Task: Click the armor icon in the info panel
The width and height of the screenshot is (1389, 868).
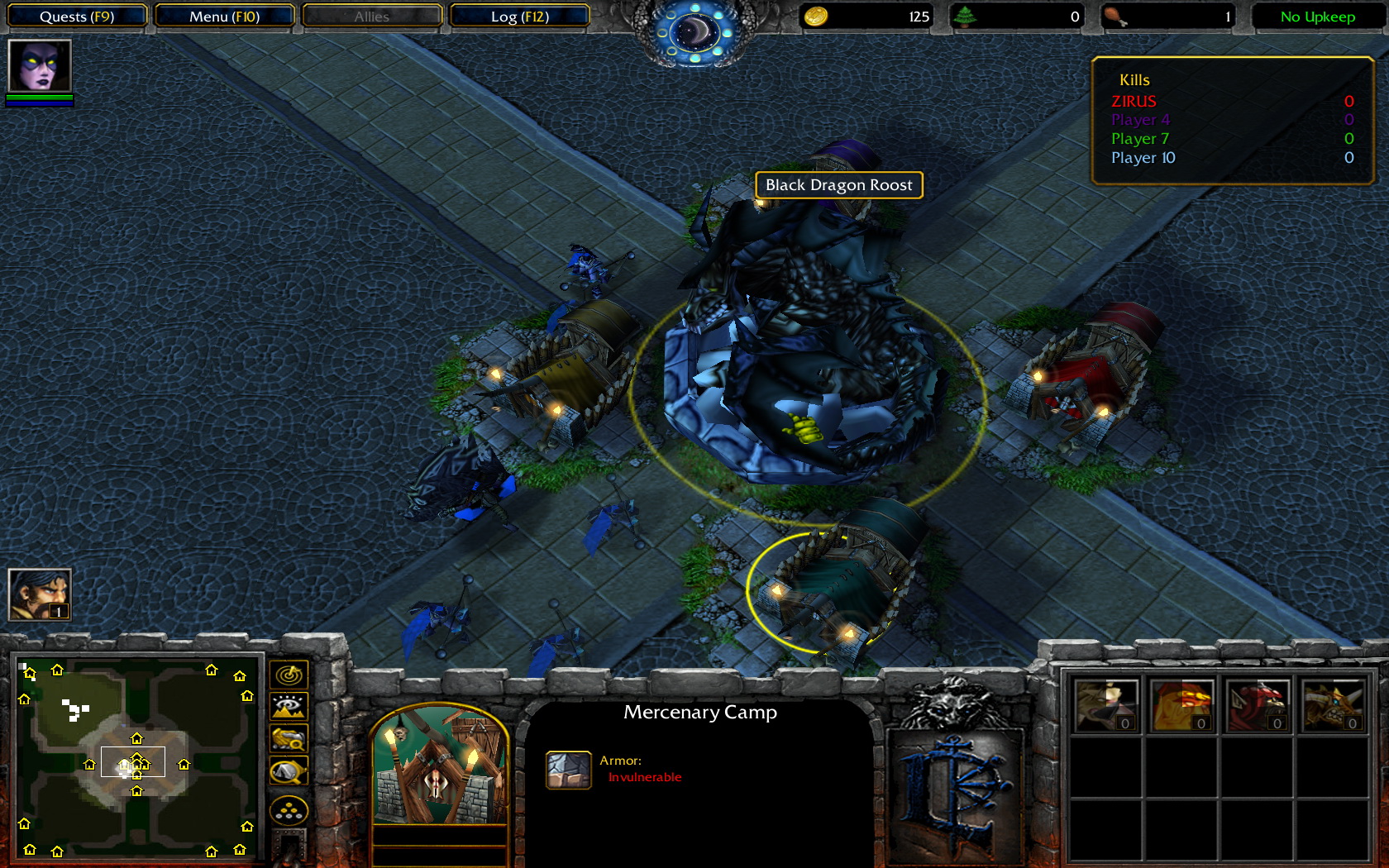Action: point(568,769)
